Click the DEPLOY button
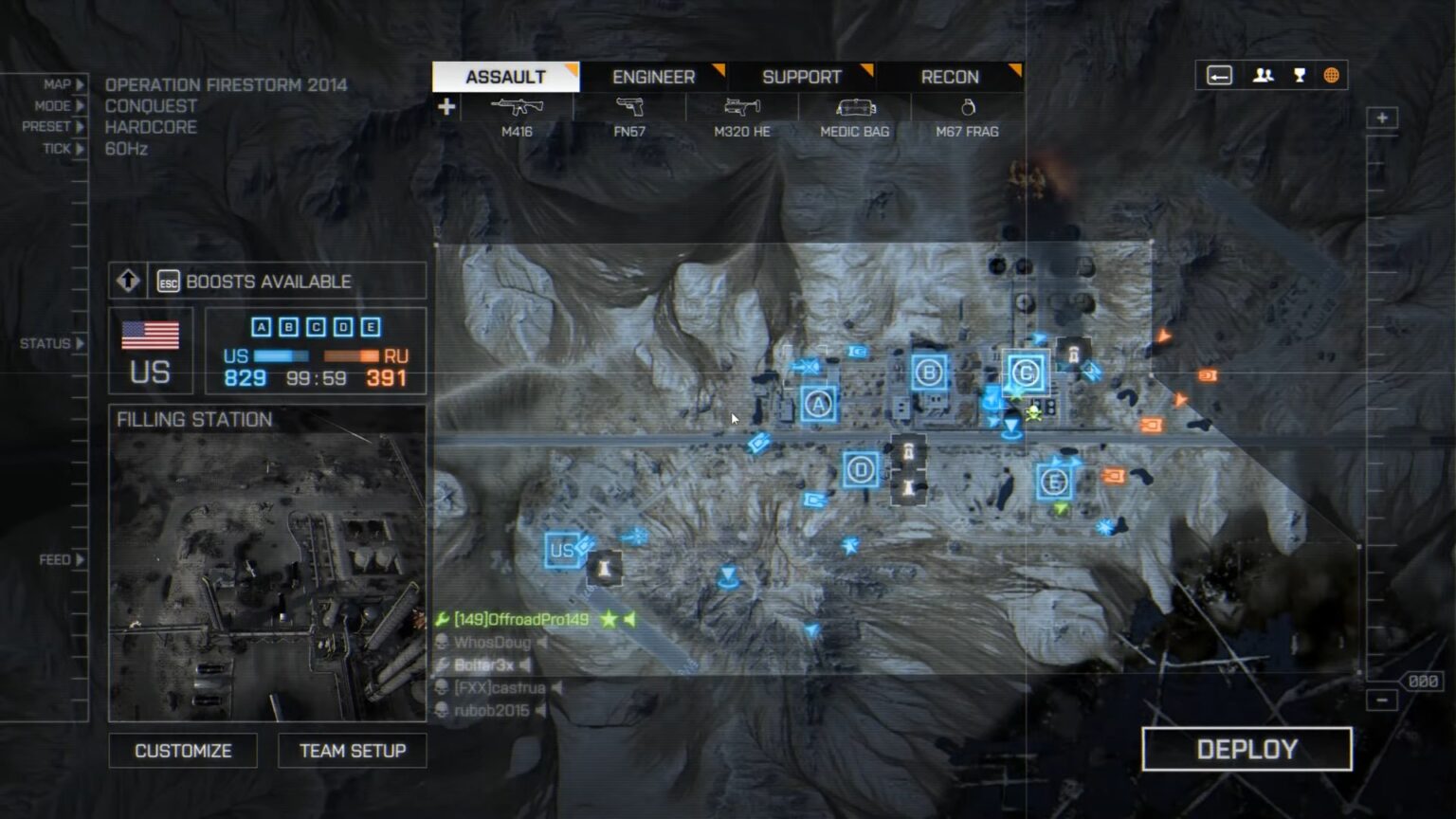This screenshot has height=819, width=1456. (1248, 749)
